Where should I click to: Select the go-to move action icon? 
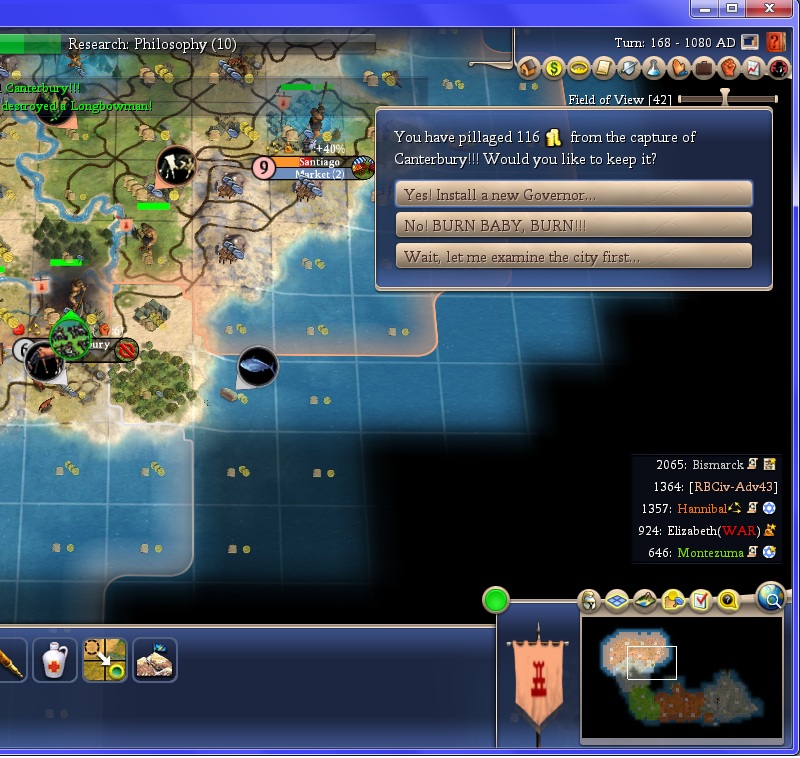pyautogui.click(x=104, y=661)
